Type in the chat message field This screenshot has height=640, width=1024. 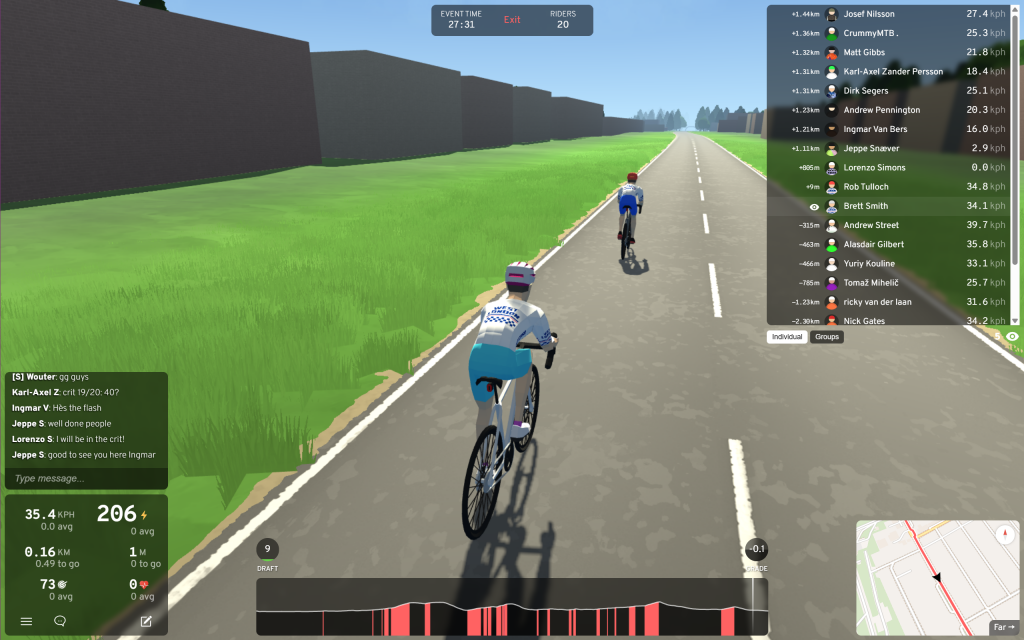coord(85,478)
